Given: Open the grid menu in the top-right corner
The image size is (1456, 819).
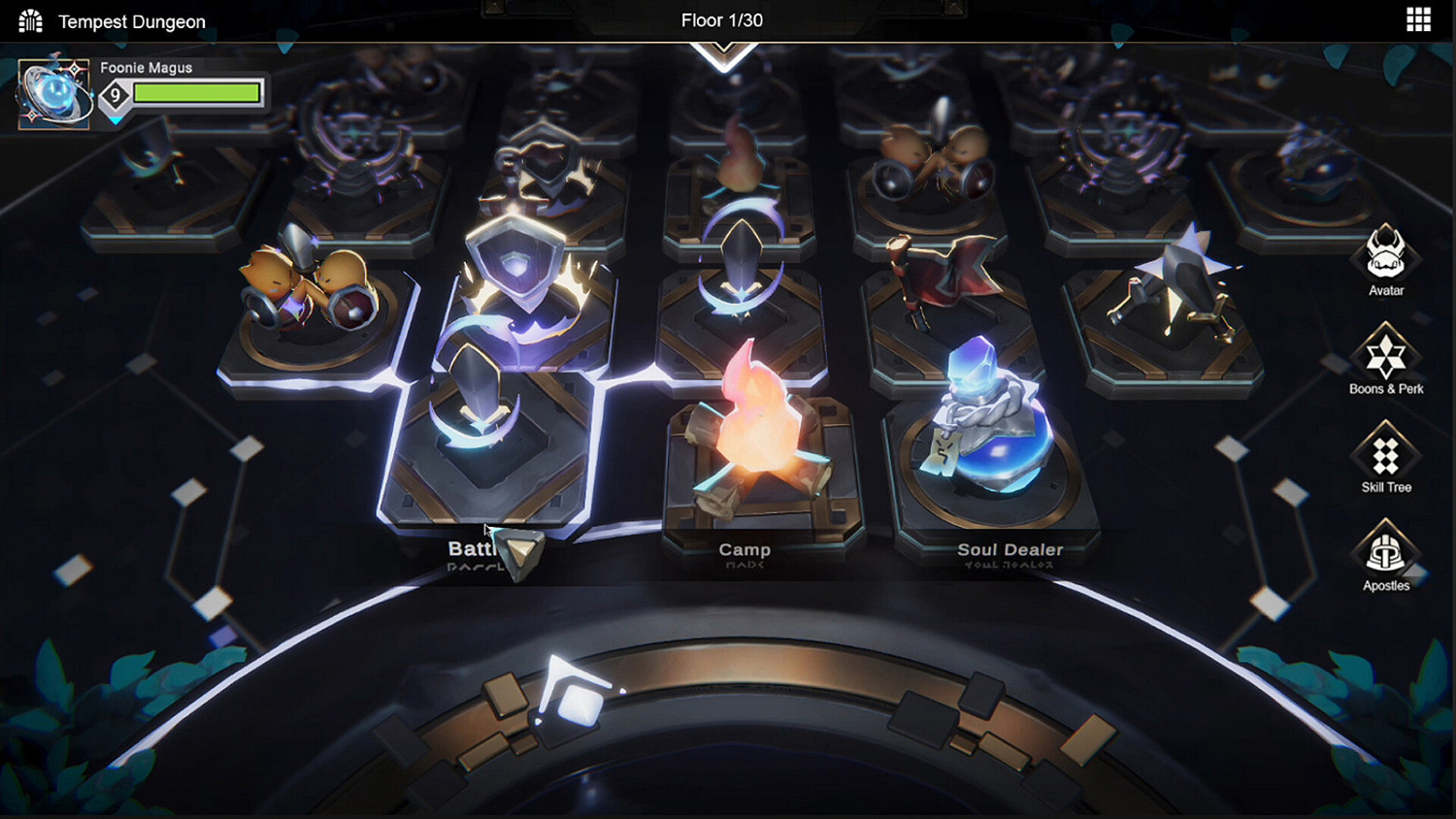Looking at the screenshot, I should click(x=1418, y=19).
